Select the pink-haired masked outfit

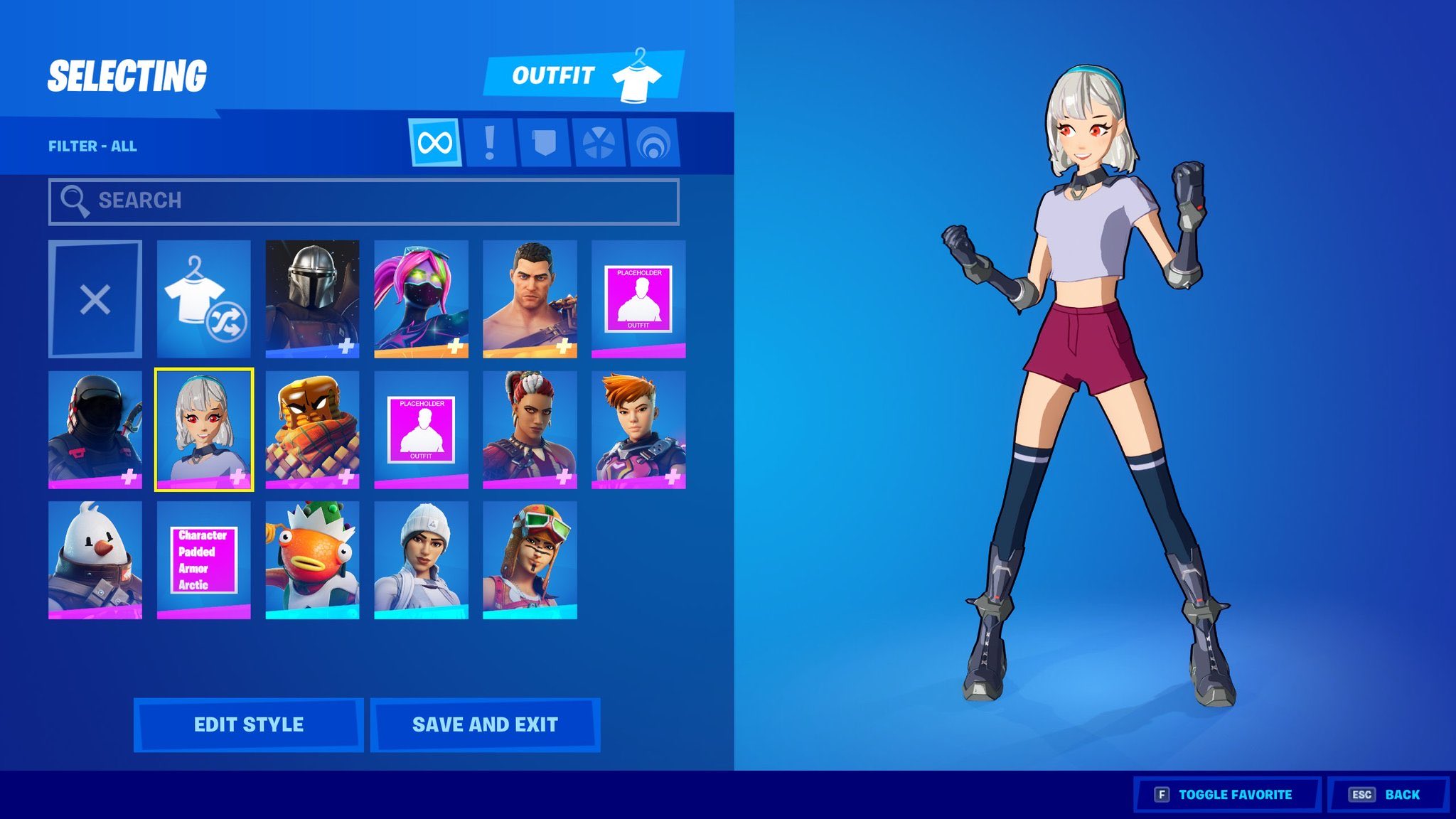click(x=421, y=299)
